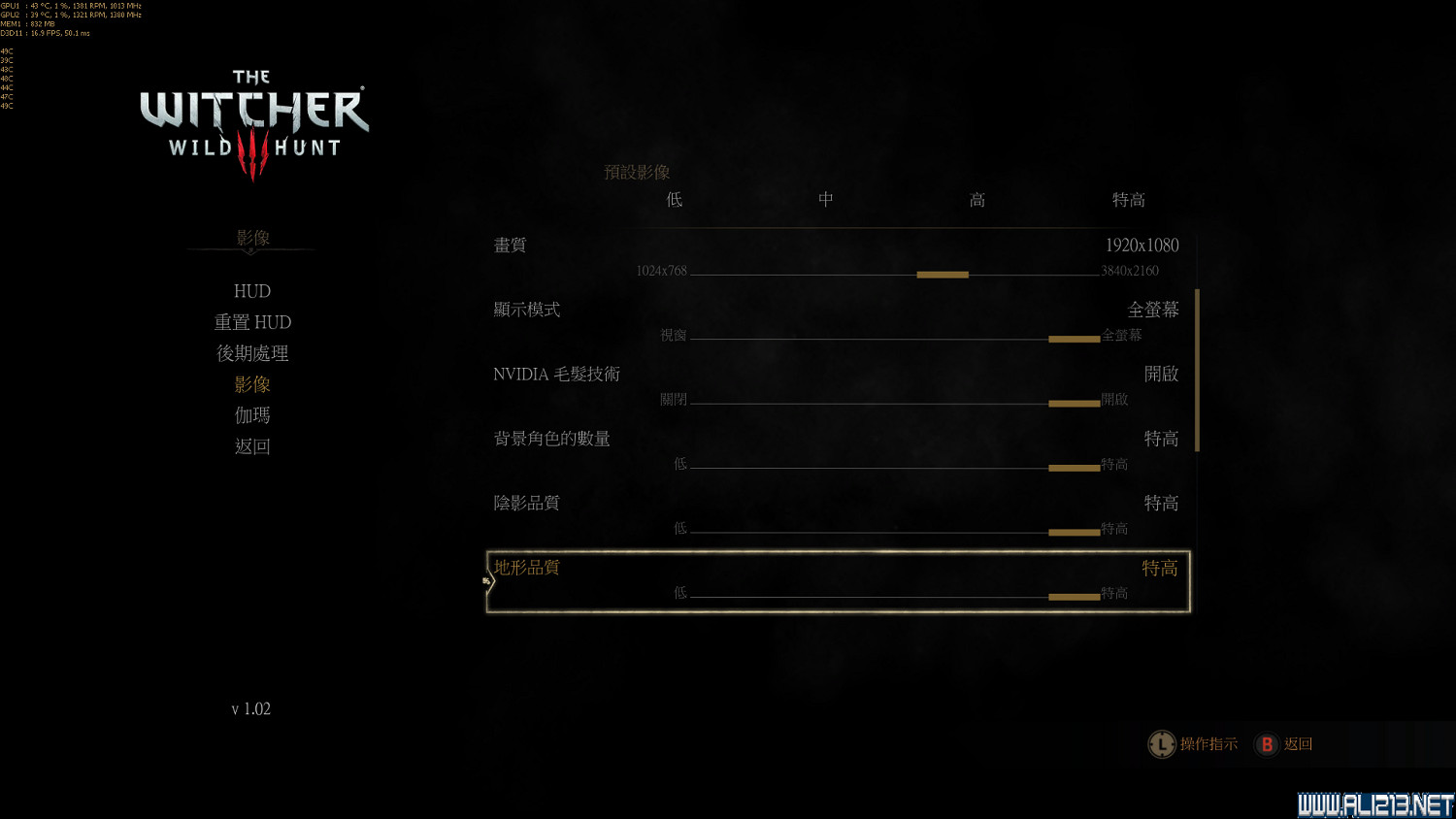Select the 高 graphics preset
Screen dimensions: 1456x819
[x=976, y=199]
